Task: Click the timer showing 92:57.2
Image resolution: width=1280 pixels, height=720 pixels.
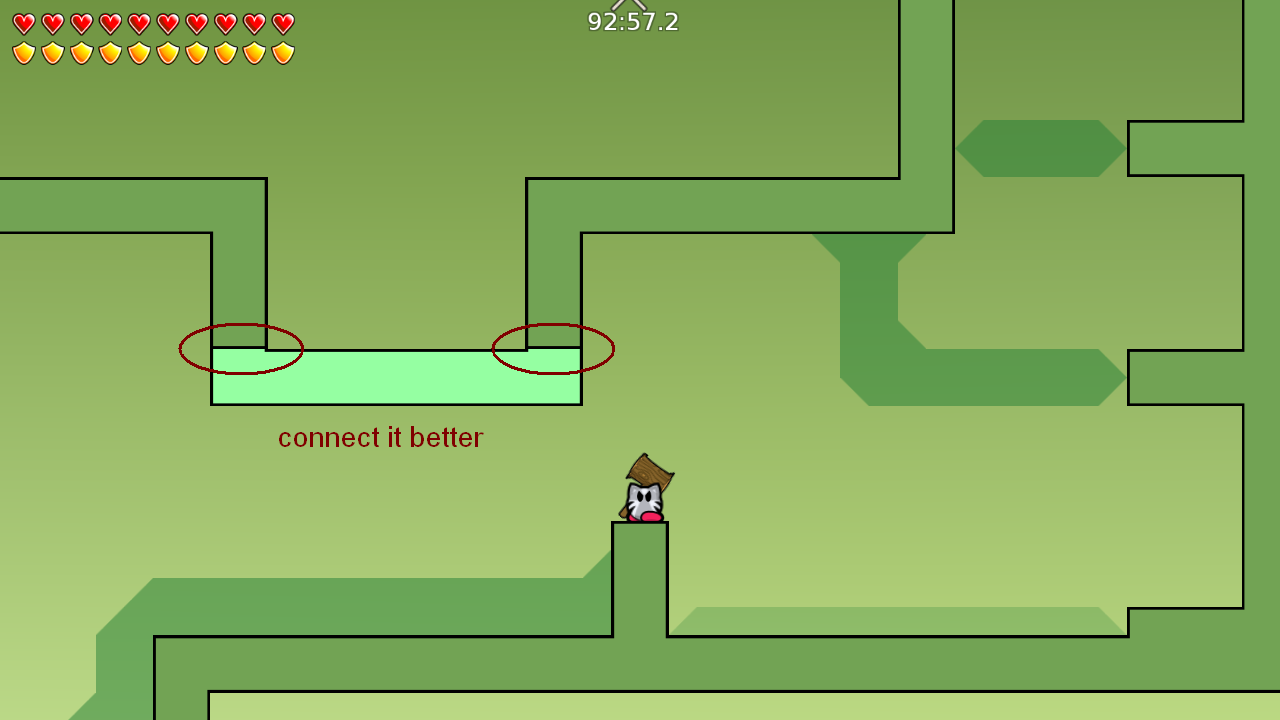Action: click(632, 22)
